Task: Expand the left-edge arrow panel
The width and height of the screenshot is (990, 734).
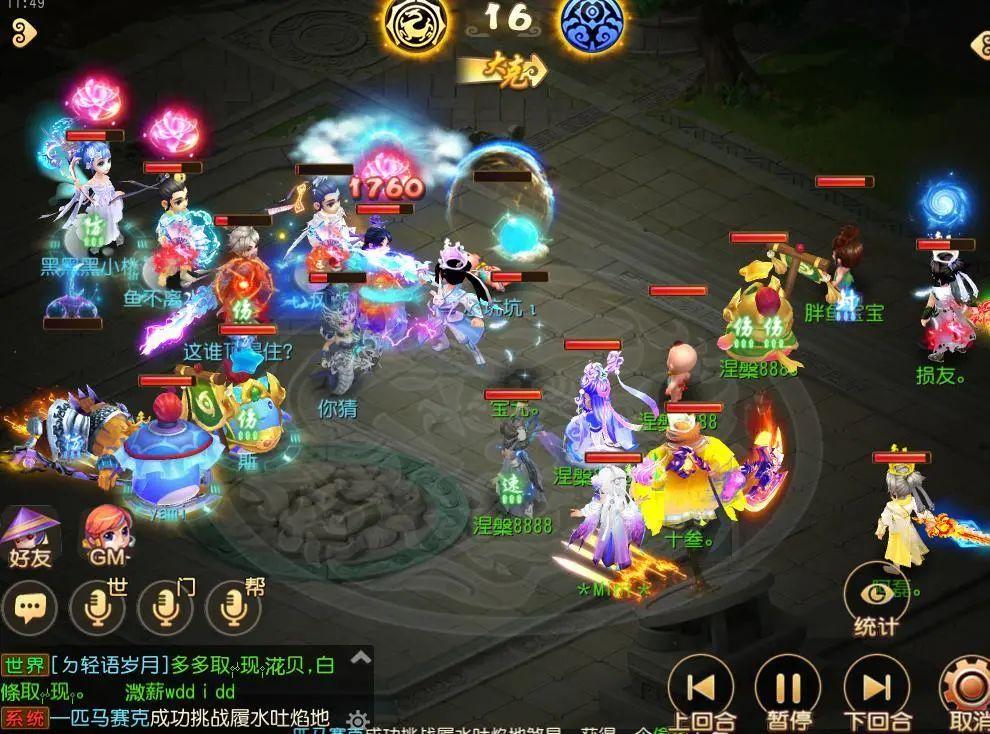Action: click(x=20, y=30)
